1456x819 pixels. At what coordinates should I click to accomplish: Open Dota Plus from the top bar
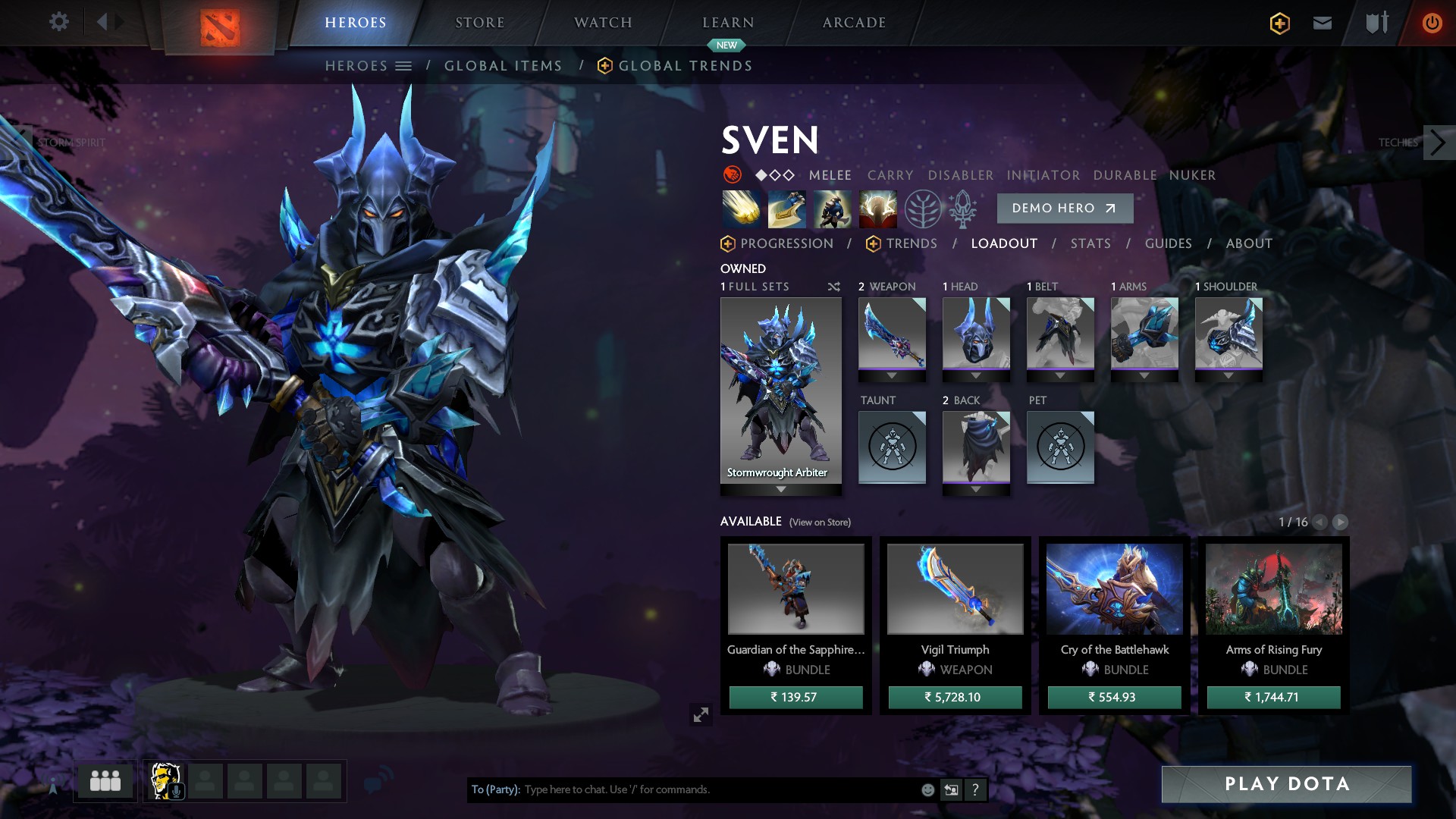tap(1279, 23)
